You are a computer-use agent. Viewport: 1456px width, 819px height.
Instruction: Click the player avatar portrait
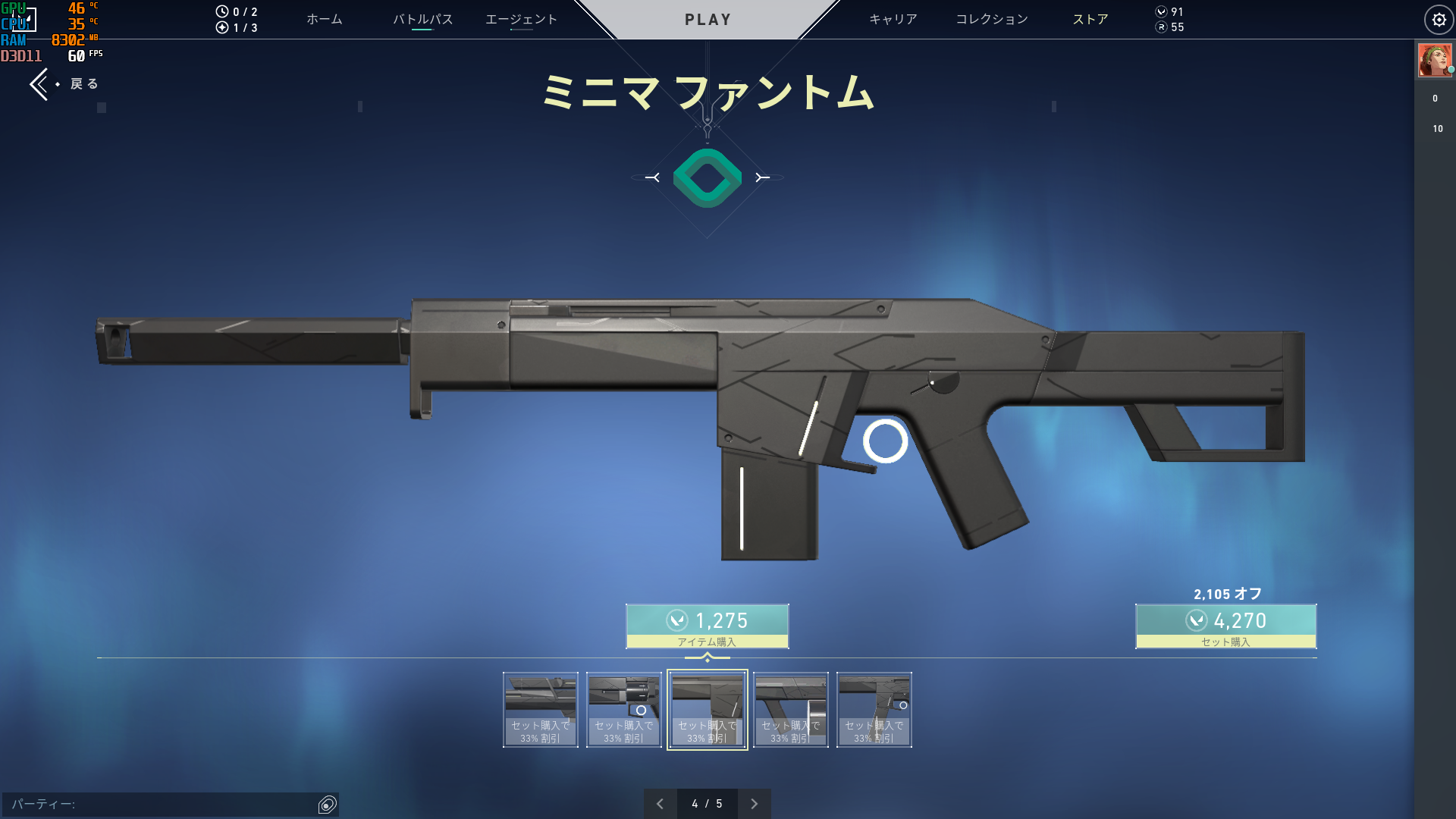click(x=1436, y=60)
